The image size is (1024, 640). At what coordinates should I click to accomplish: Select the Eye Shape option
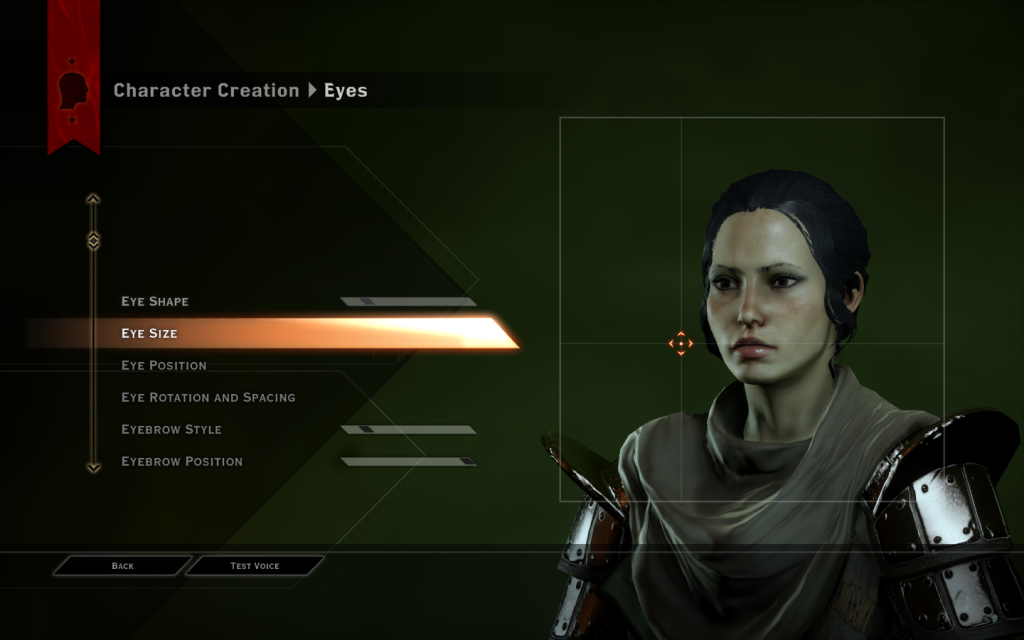[155, 301]
